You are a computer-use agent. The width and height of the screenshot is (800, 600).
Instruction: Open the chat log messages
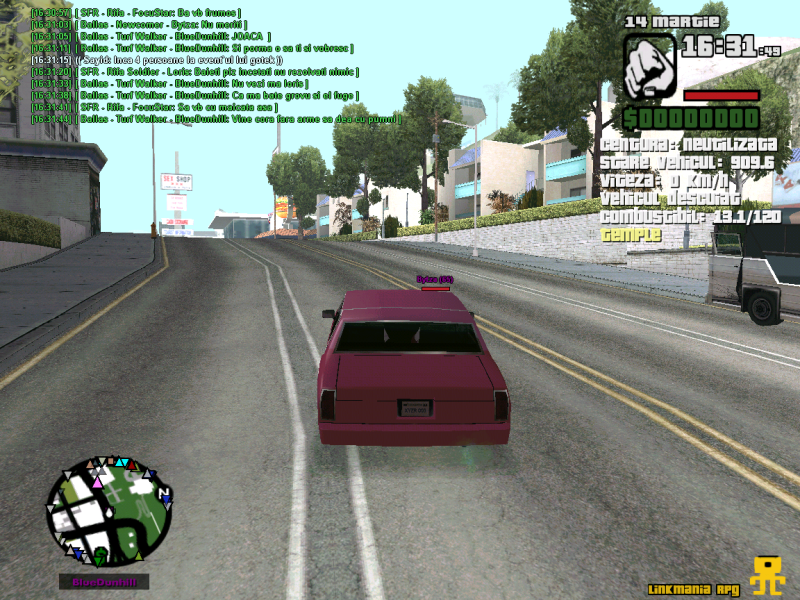coord(200,65)
